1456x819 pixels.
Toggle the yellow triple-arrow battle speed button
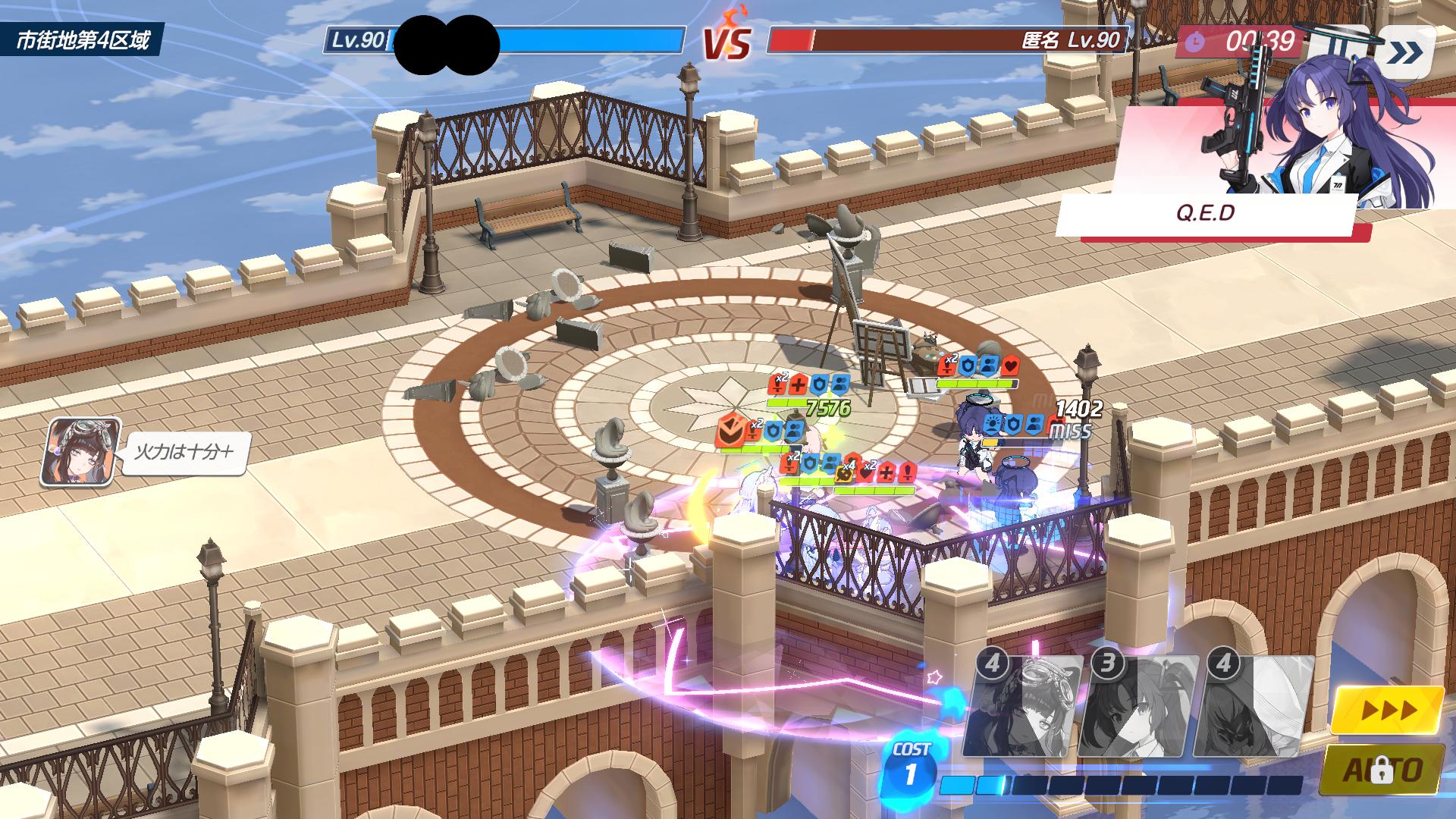coord(1388,711)
